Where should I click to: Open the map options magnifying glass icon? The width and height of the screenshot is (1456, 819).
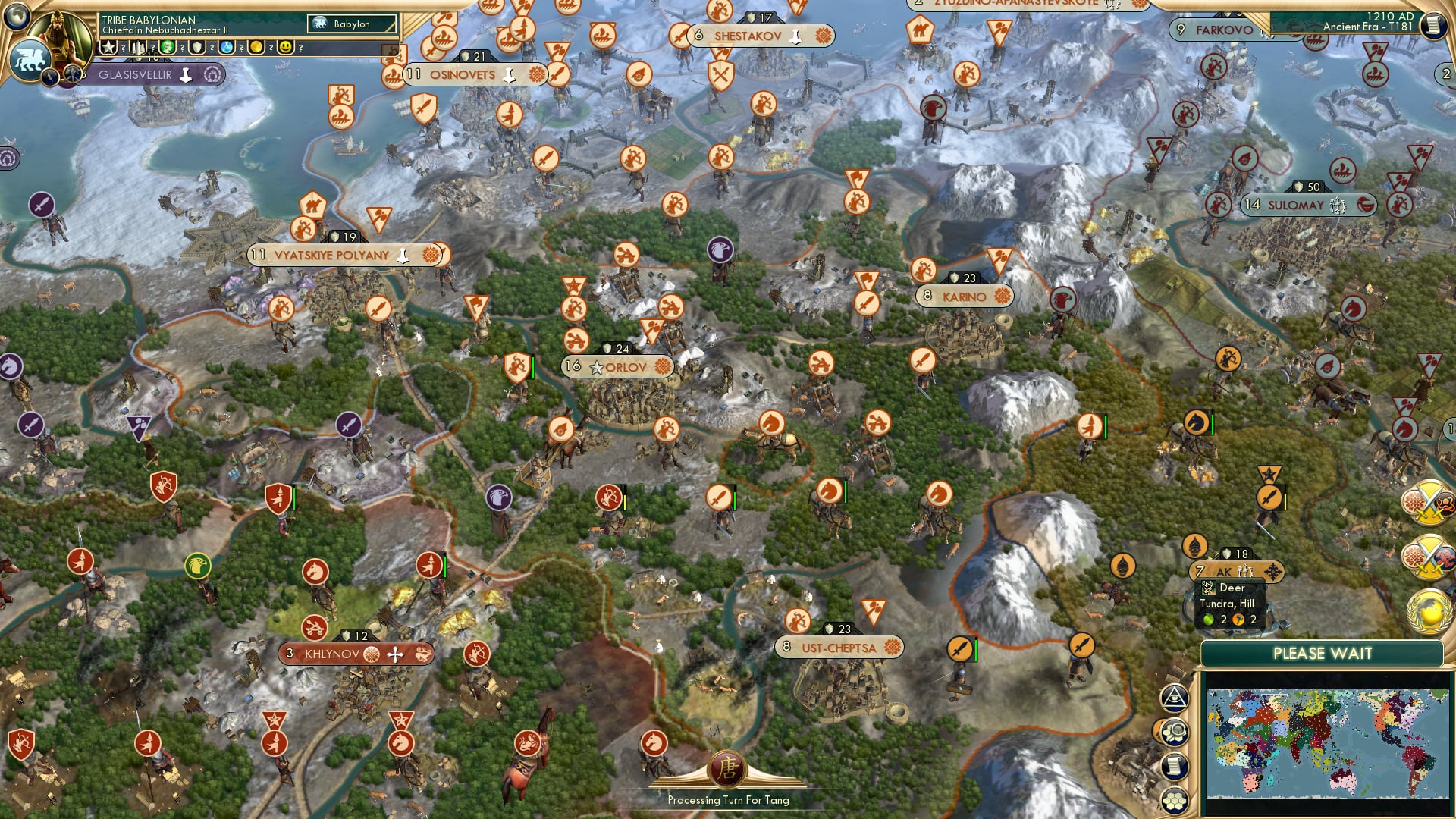(1175, 732)
